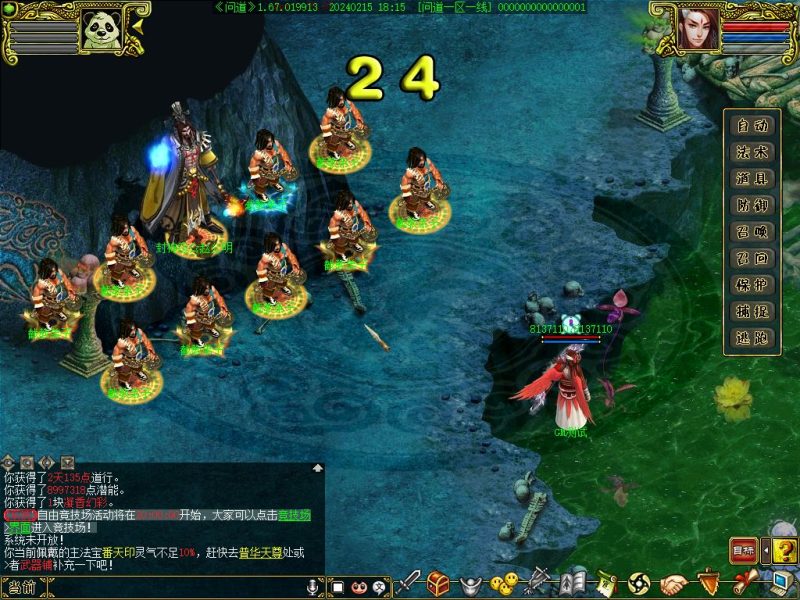This screenshot has width=800, height=600.
Task: Click the red 目标 target button
Action: point(743,550)
